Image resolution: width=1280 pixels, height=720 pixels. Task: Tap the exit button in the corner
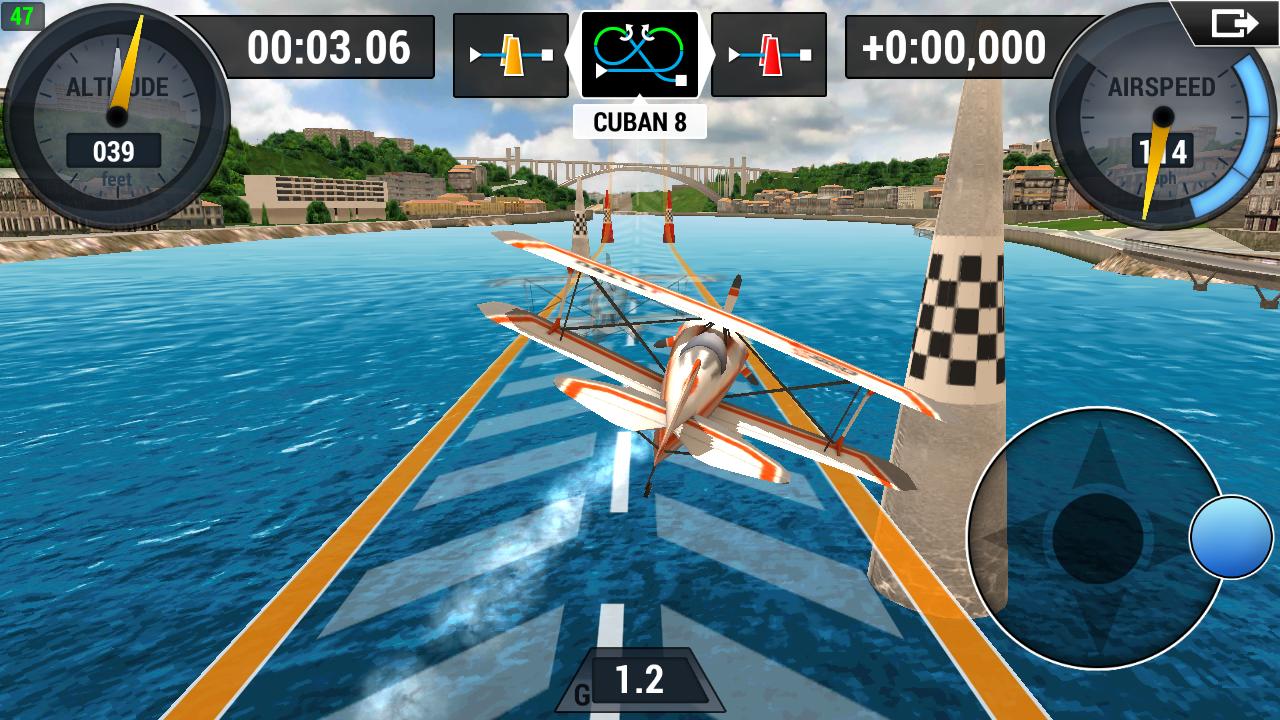(x=1233, y=23)
